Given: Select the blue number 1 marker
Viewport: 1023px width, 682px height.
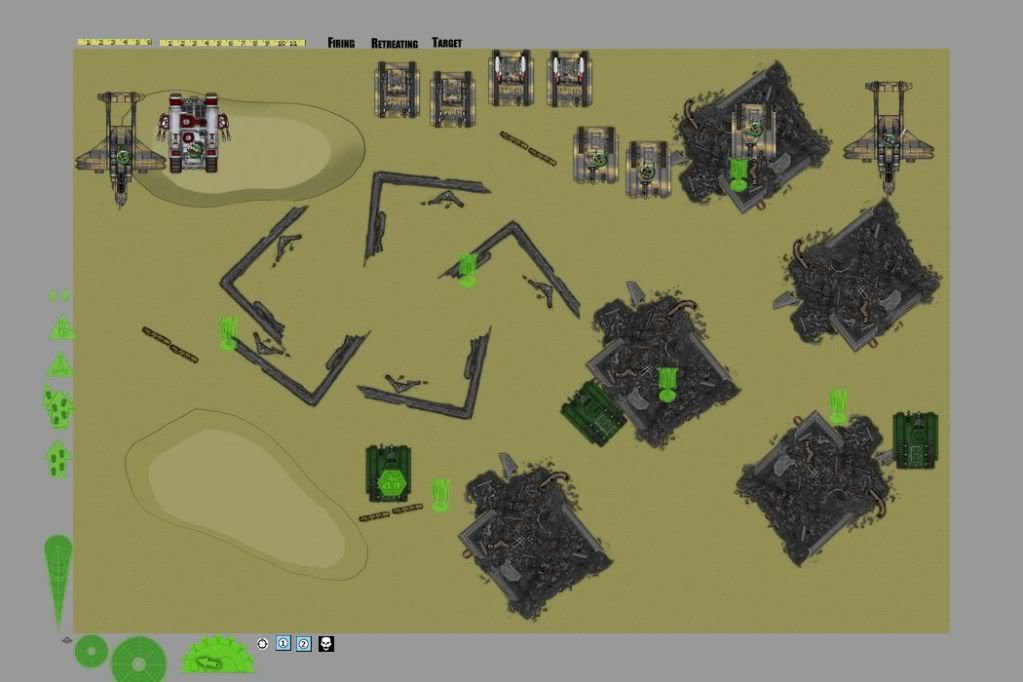Looking at the screenshot, I should pos(283,643).
